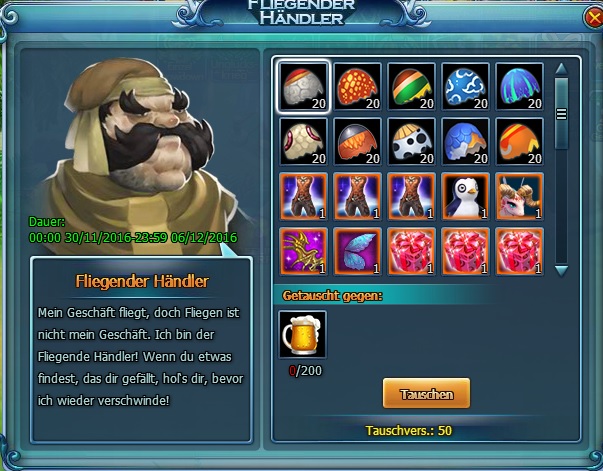
Task: Select the green and red striped egg
Action: [x=410, y=87]
